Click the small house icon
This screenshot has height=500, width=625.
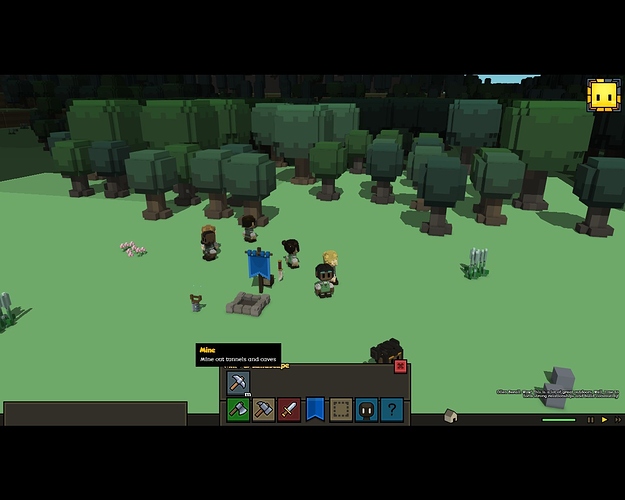451,416
